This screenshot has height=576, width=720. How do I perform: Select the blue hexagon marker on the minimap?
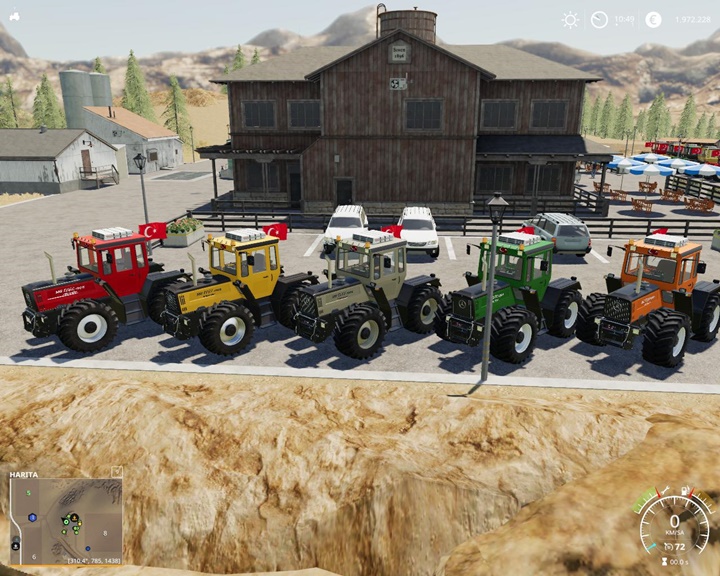pyautogui.click(x=33, y=518)
